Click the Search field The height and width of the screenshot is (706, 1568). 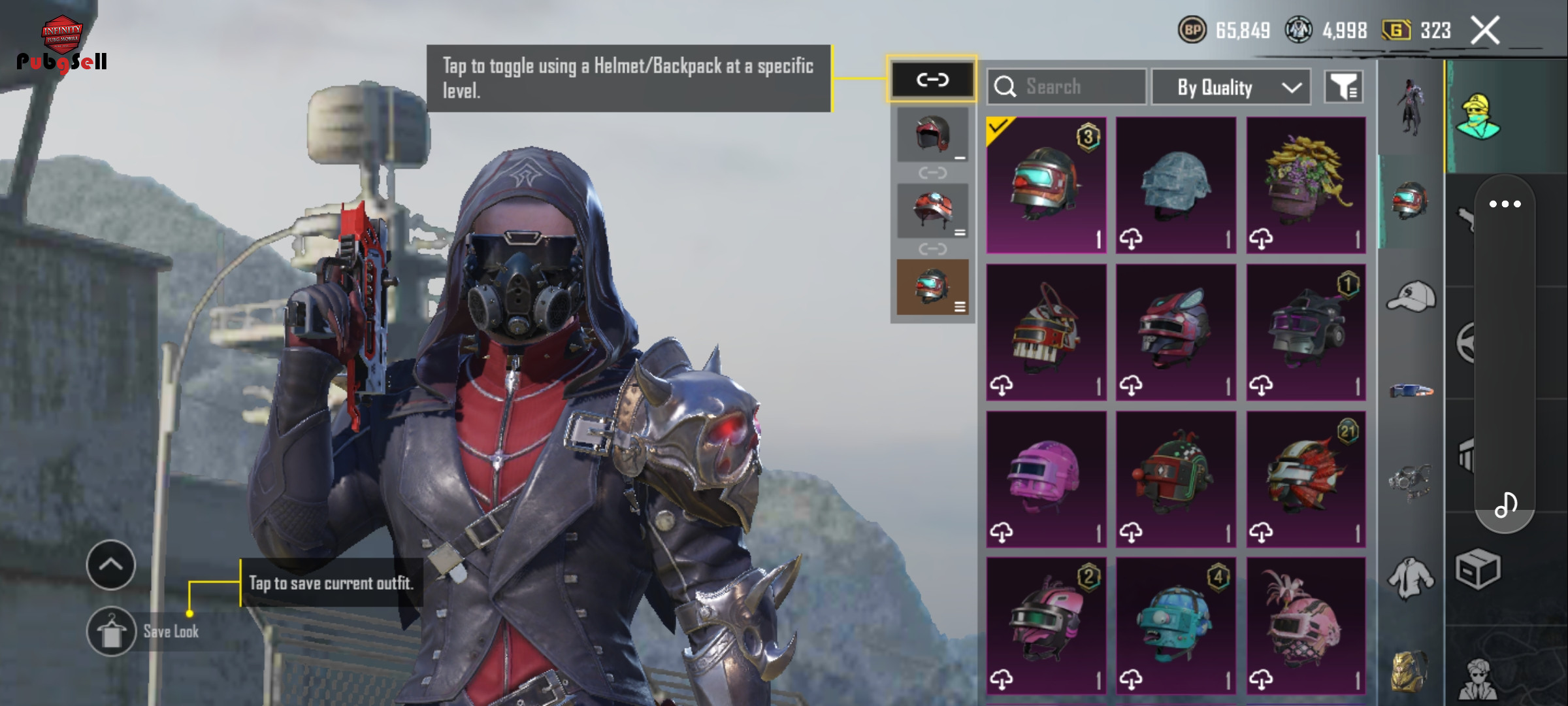[1066, 86]
